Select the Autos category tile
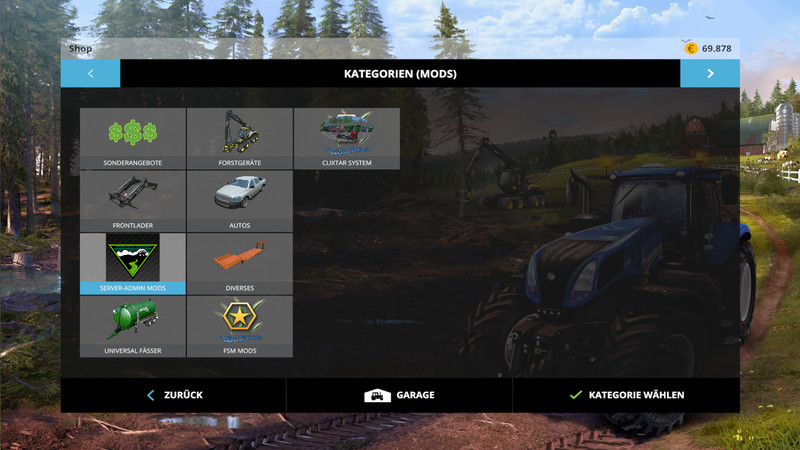800x450 pixels. pyautogui.click(x=239, y=201)
